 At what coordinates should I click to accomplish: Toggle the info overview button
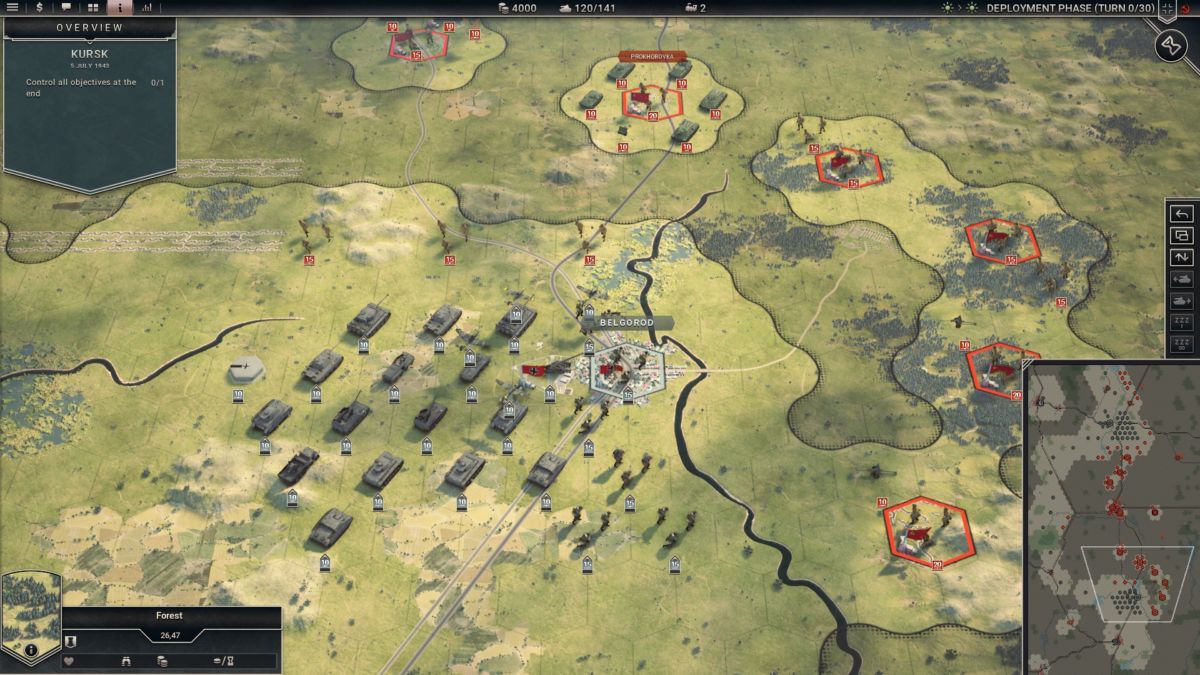(120, 7)
